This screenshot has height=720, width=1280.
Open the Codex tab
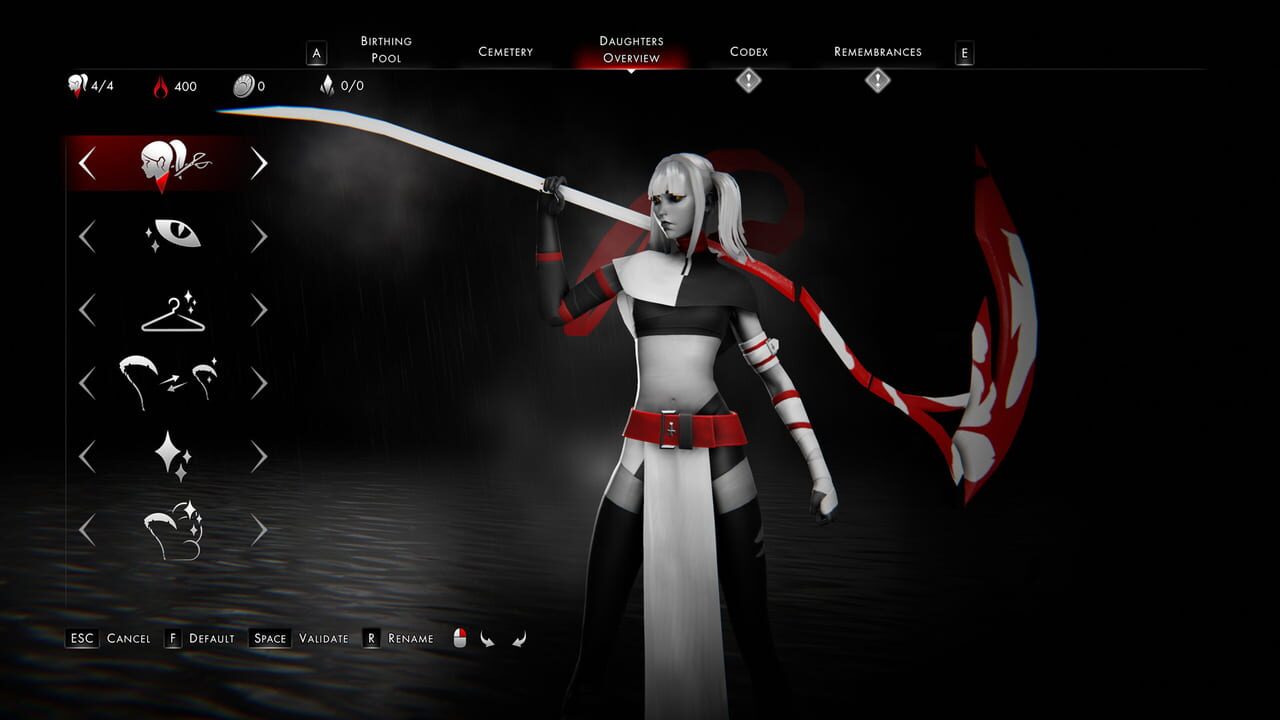tap(750, 50)
